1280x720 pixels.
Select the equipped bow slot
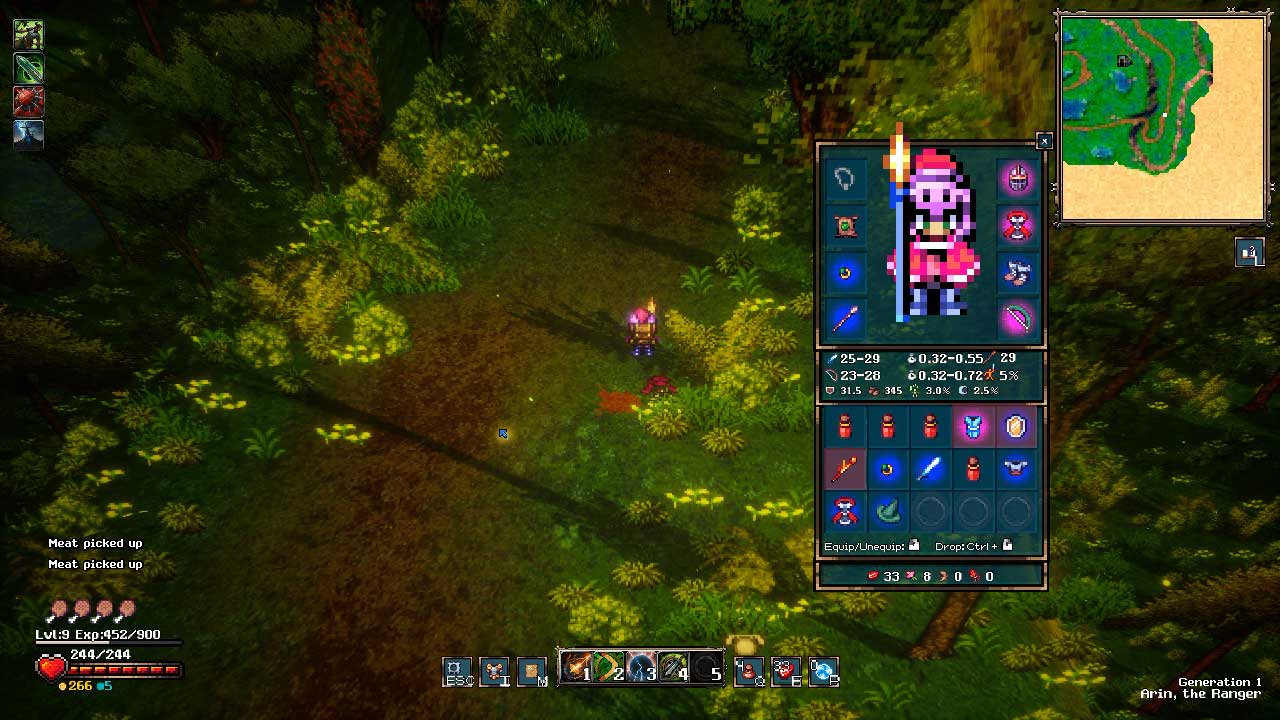(1017, 319)
